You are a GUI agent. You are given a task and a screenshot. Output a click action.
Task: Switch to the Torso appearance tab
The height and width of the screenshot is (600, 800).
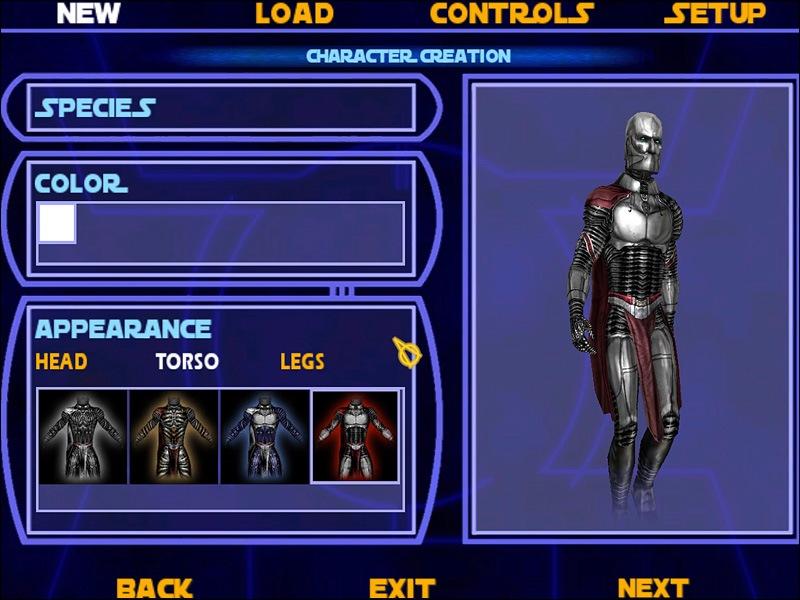(x=187, y=361)
